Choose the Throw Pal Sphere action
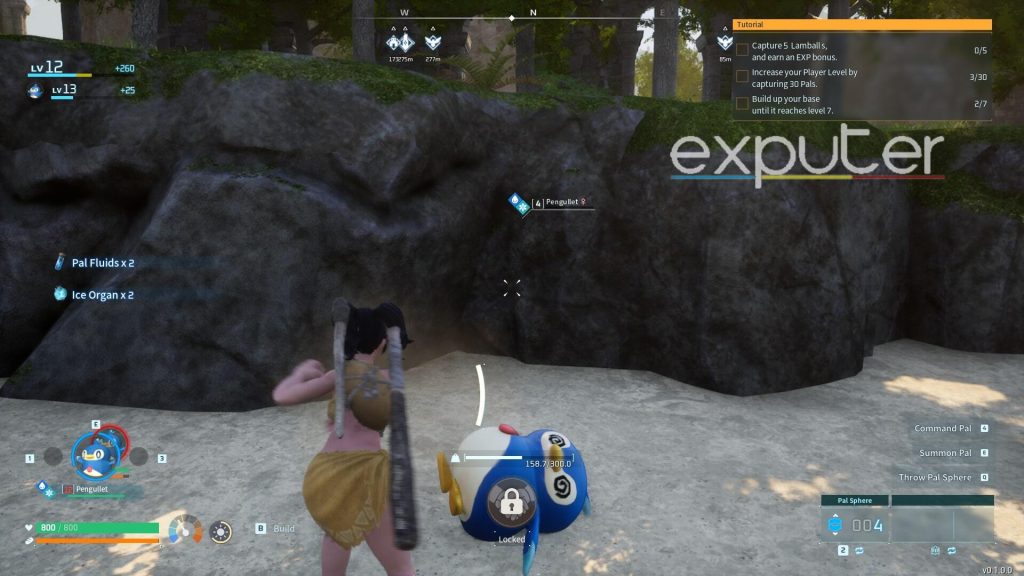The image size is (1024, 576). pos(935,478)
